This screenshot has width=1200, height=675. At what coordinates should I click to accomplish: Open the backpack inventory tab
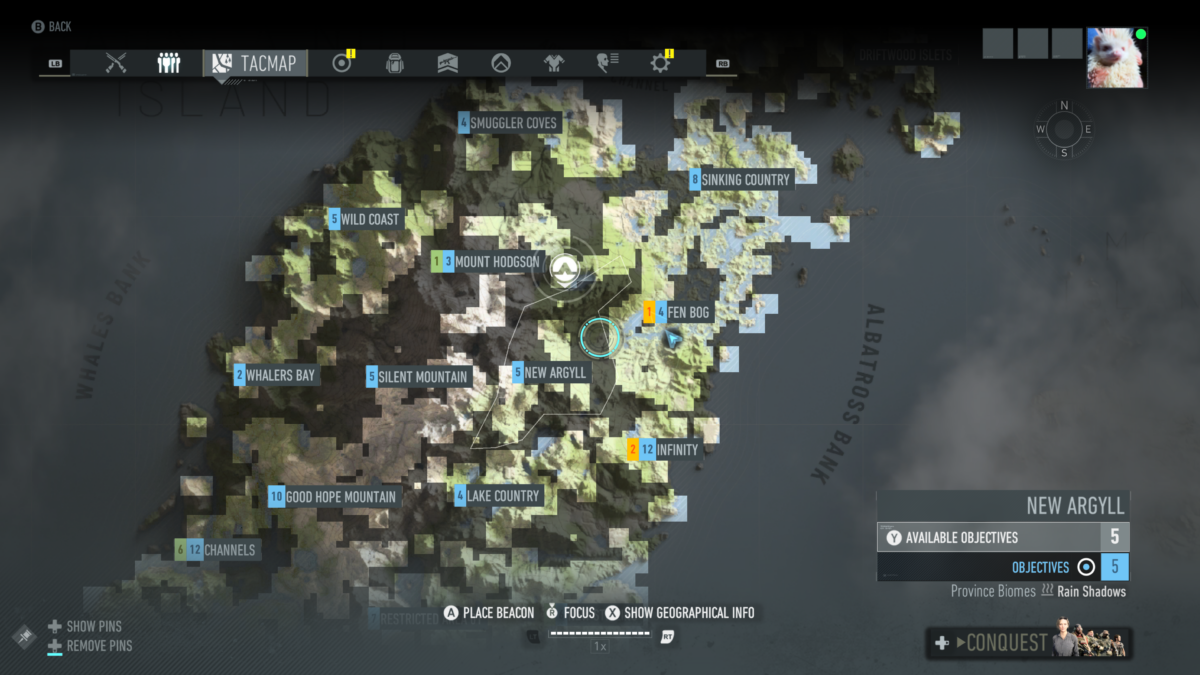395,64
